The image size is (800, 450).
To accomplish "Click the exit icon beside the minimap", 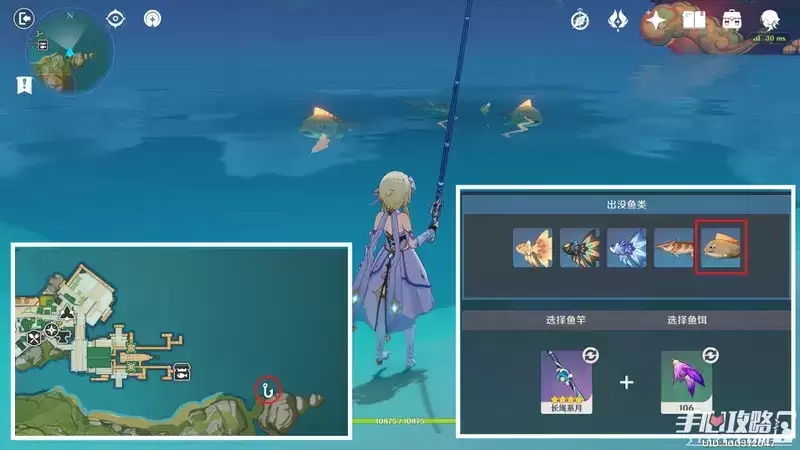I will click(25, 18).
